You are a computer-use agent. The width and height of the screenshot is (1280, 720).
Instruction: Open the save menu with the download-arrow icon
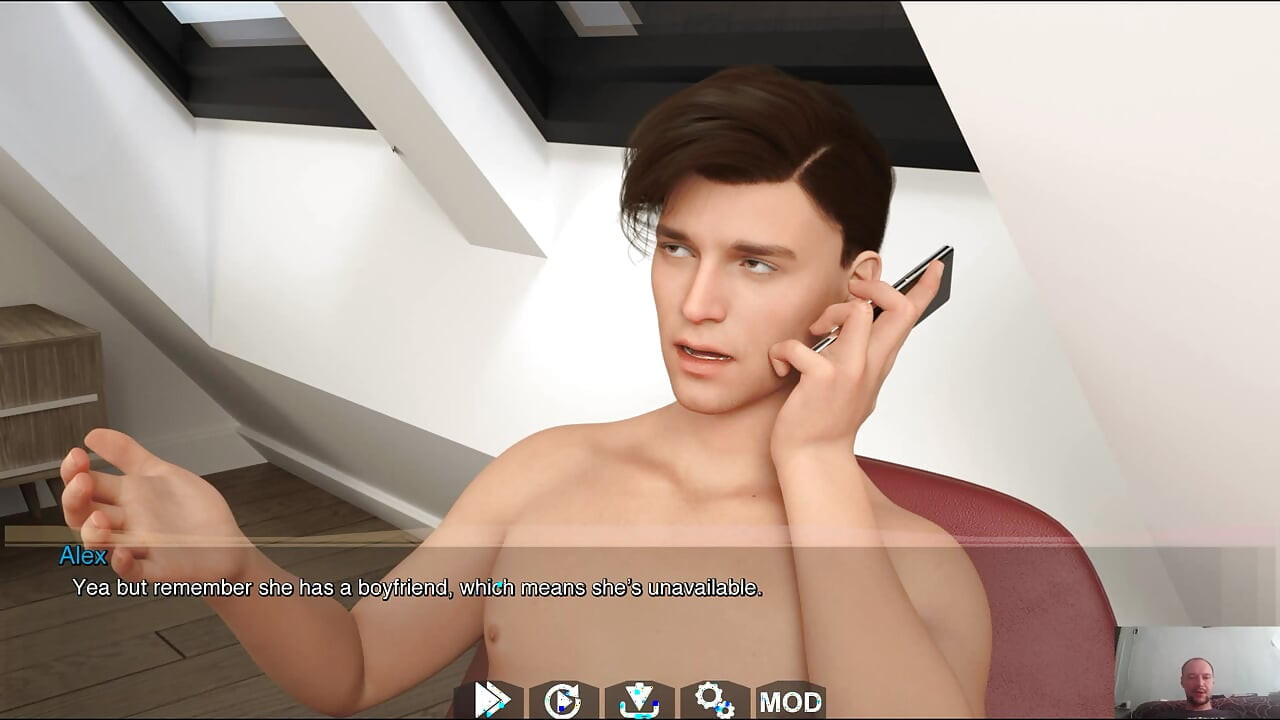pyautogui.click(x=639, y=700)
